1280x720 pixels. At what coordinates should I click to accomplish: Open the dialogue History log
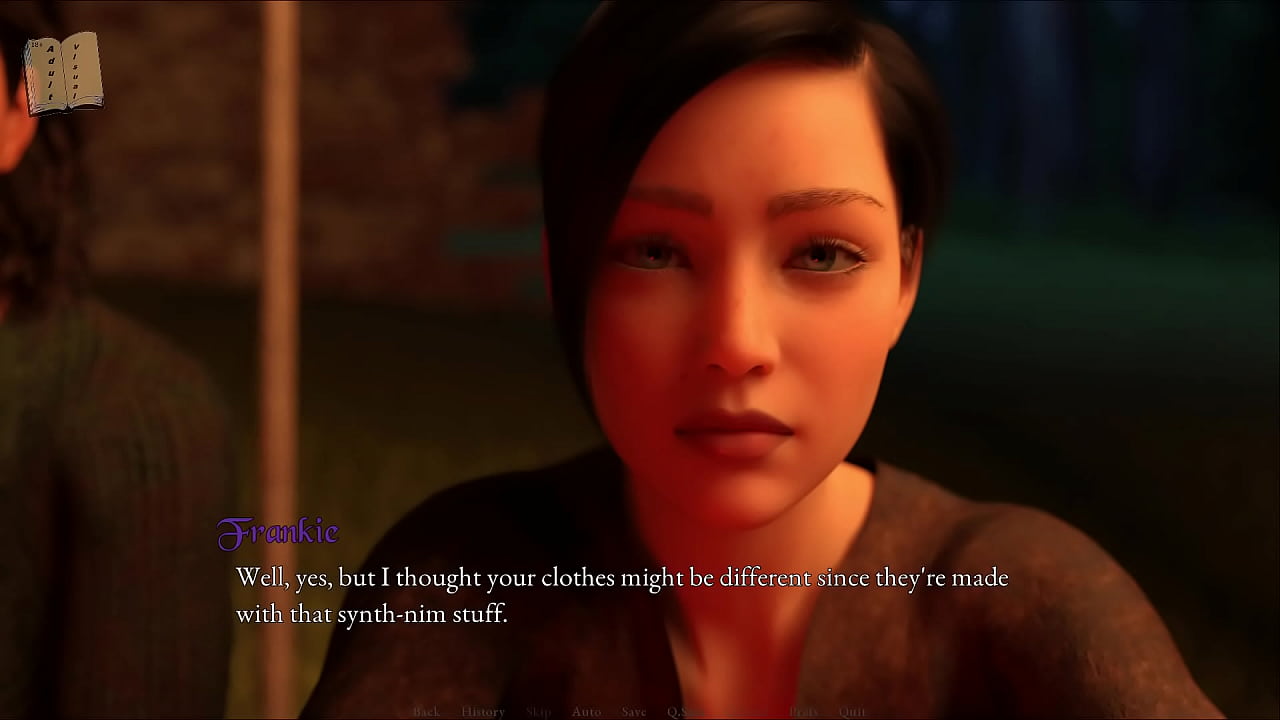pos(483,712)
